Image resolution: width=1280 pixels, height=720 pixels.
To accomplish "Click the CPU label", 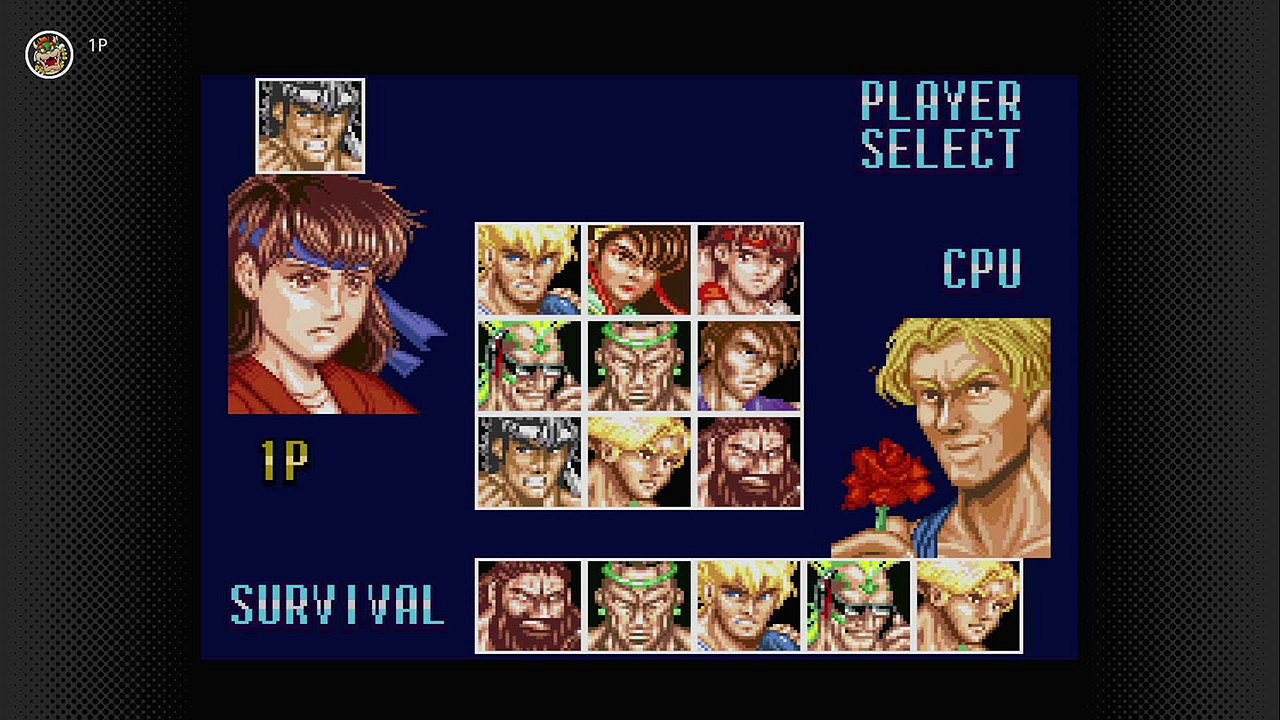I will [980, 266].
